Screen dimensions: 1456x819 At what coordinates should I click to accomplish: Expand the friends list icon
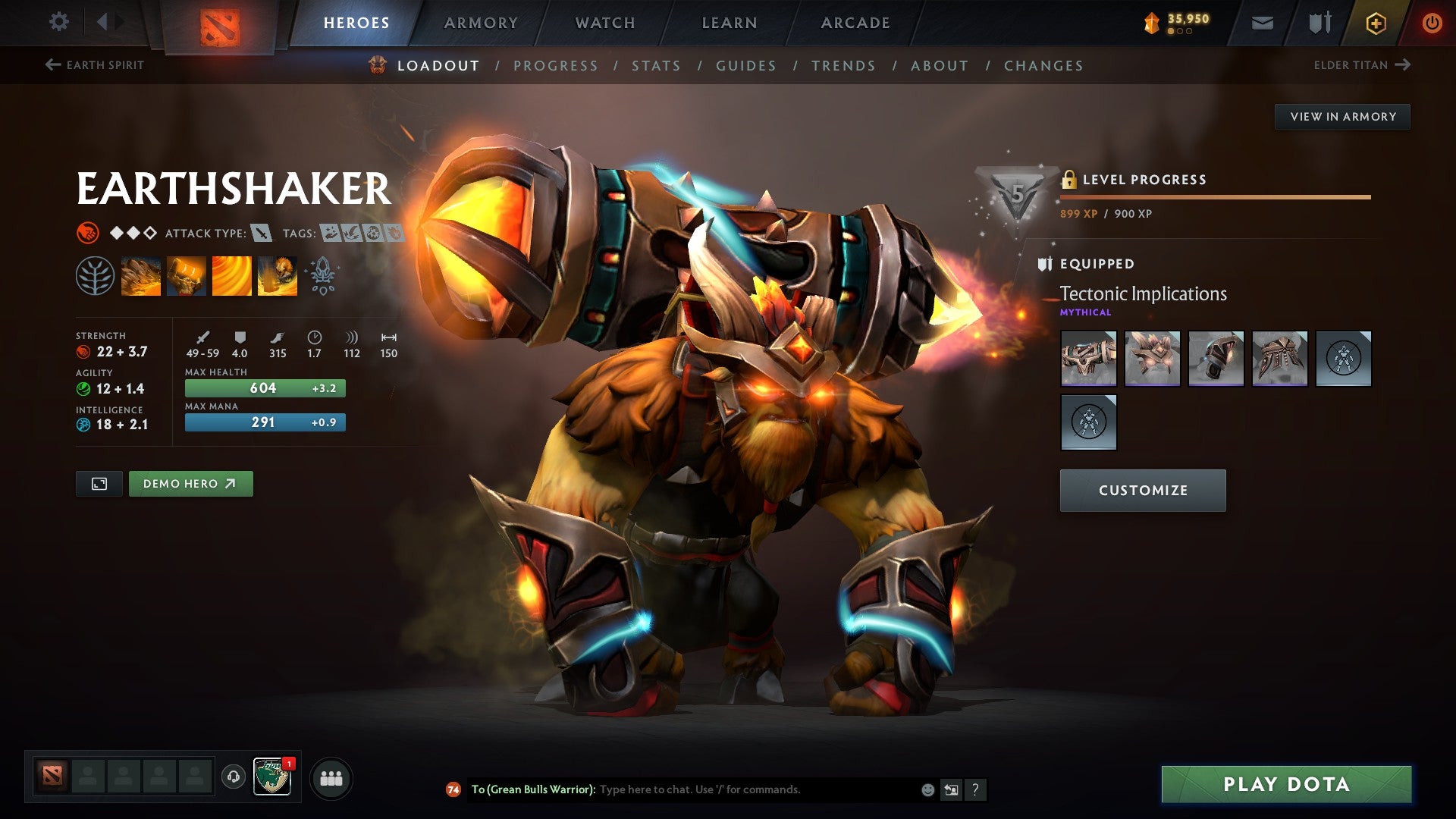pyautogui.click(x=331, y=777)
